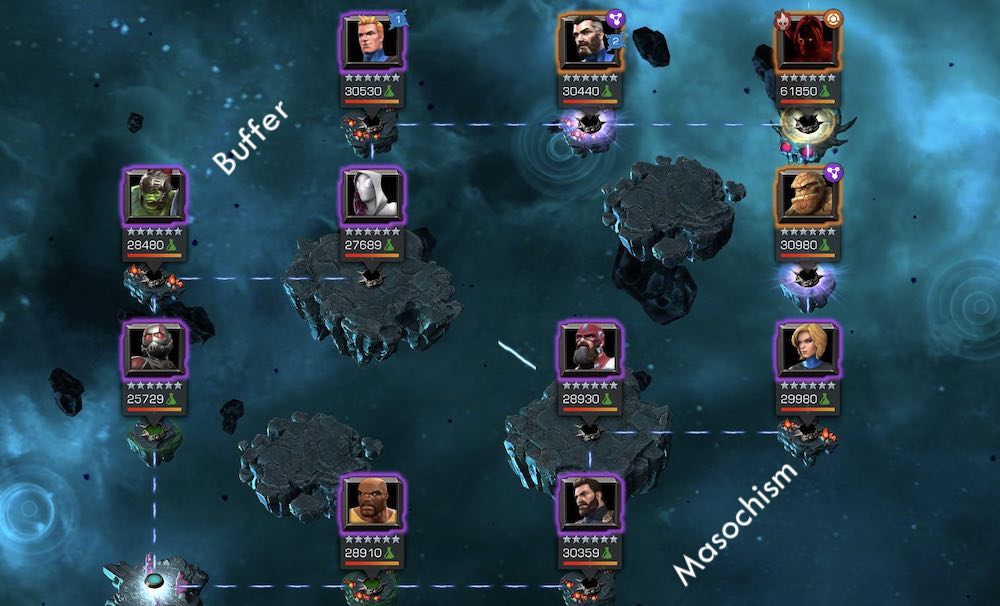Open the 28480 green gladiator champion node
This screenshot has width=1000, height=606.
pos(154,196)
